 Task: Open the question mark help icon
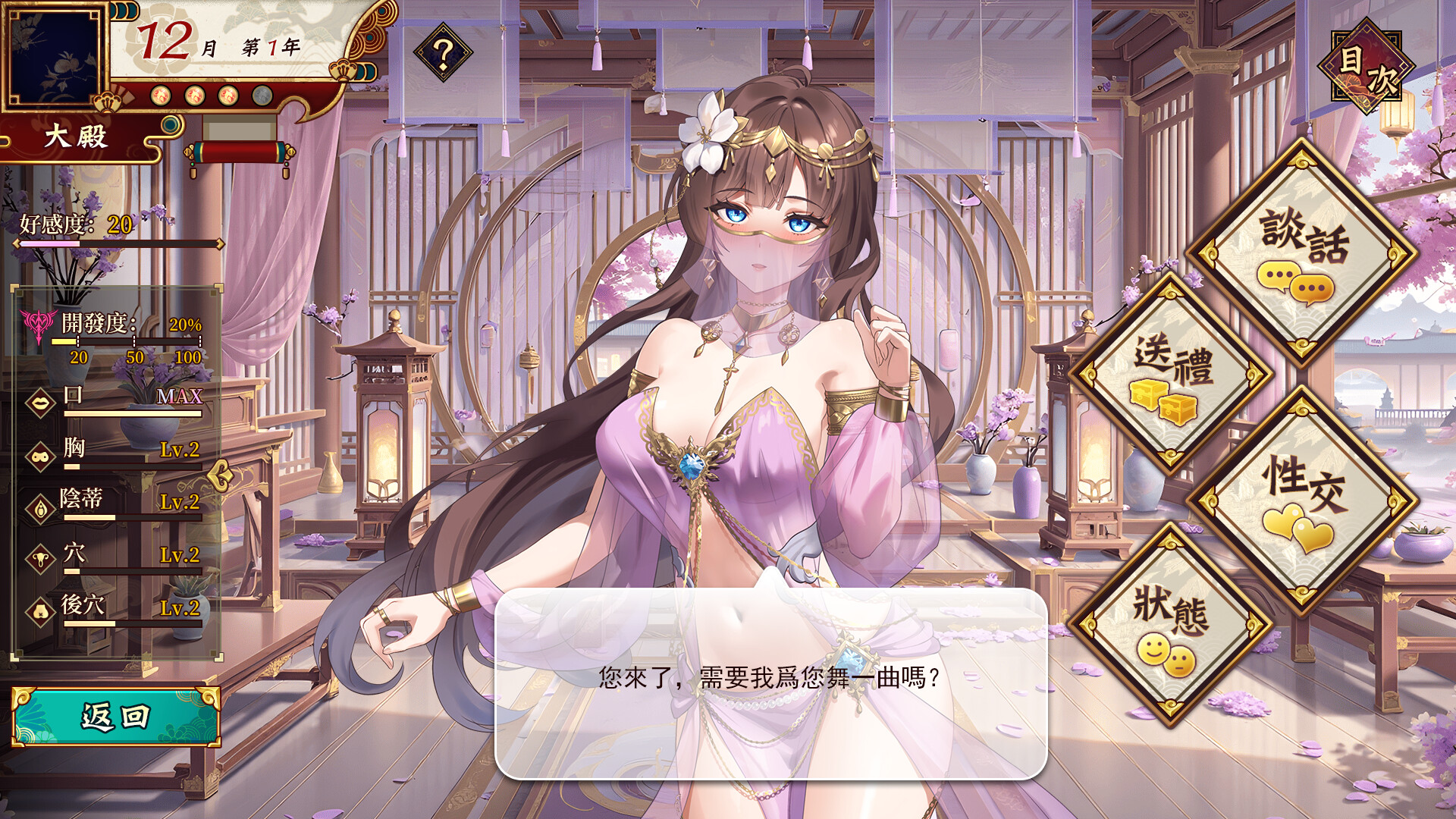[x=443, y=51]
